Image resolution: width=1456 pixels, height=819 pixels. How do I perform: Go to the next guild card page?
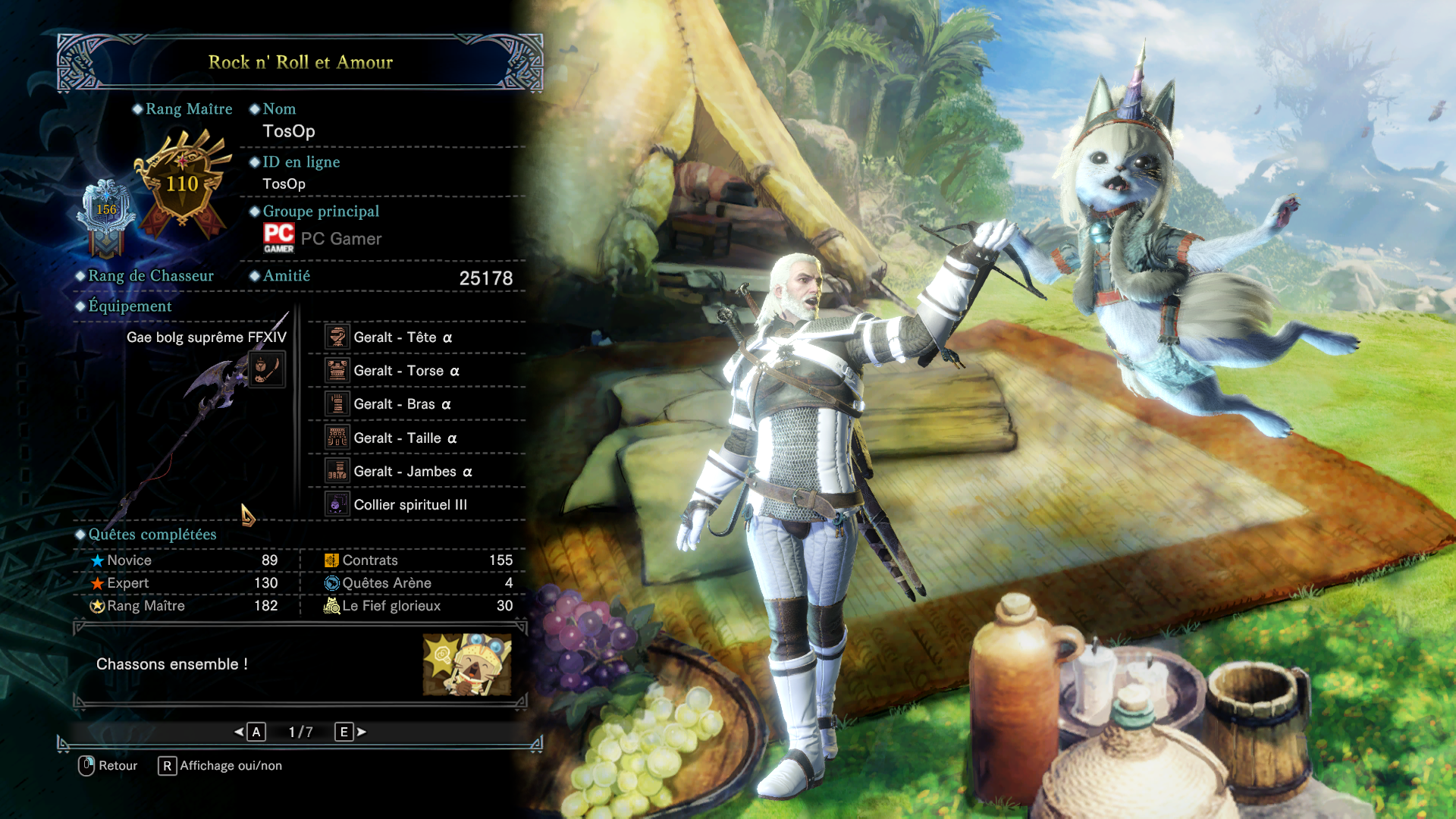350,732
